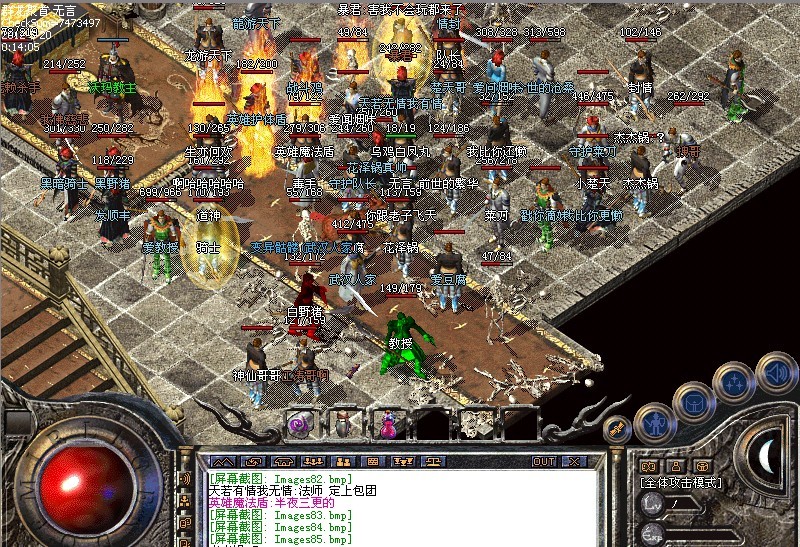Image resolution: width=800 pixels, height=547 pixels.
Task: Toggle the sound speaker button
Action: point(776,373)
